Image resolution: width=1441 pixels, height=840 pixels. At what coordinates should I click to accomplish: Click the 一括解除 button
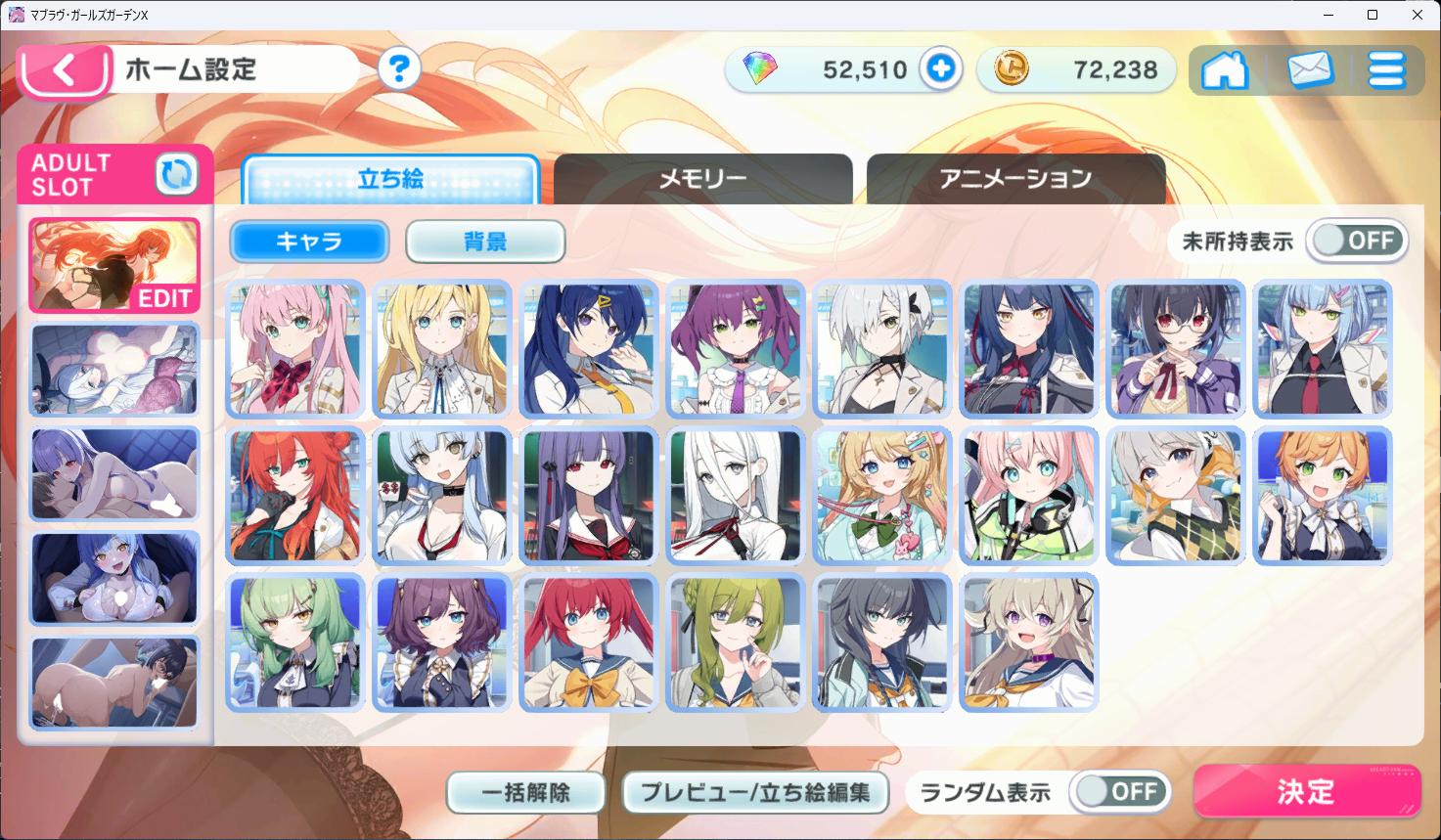(x=525, y=792)
